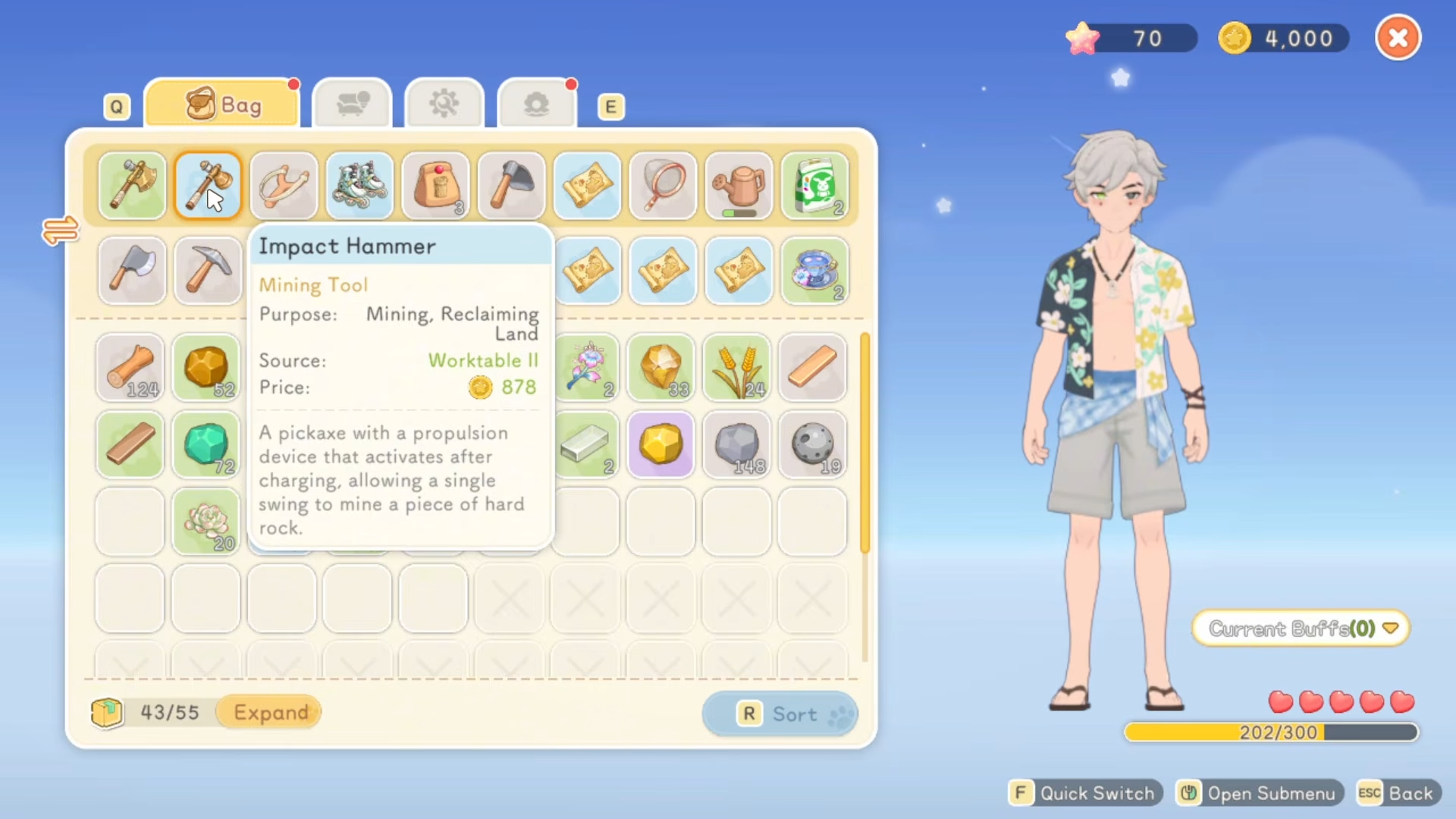This screenshot has width=1456, height=819.
Task: Click the Expand bag button
Action: (x=270, y=712)
